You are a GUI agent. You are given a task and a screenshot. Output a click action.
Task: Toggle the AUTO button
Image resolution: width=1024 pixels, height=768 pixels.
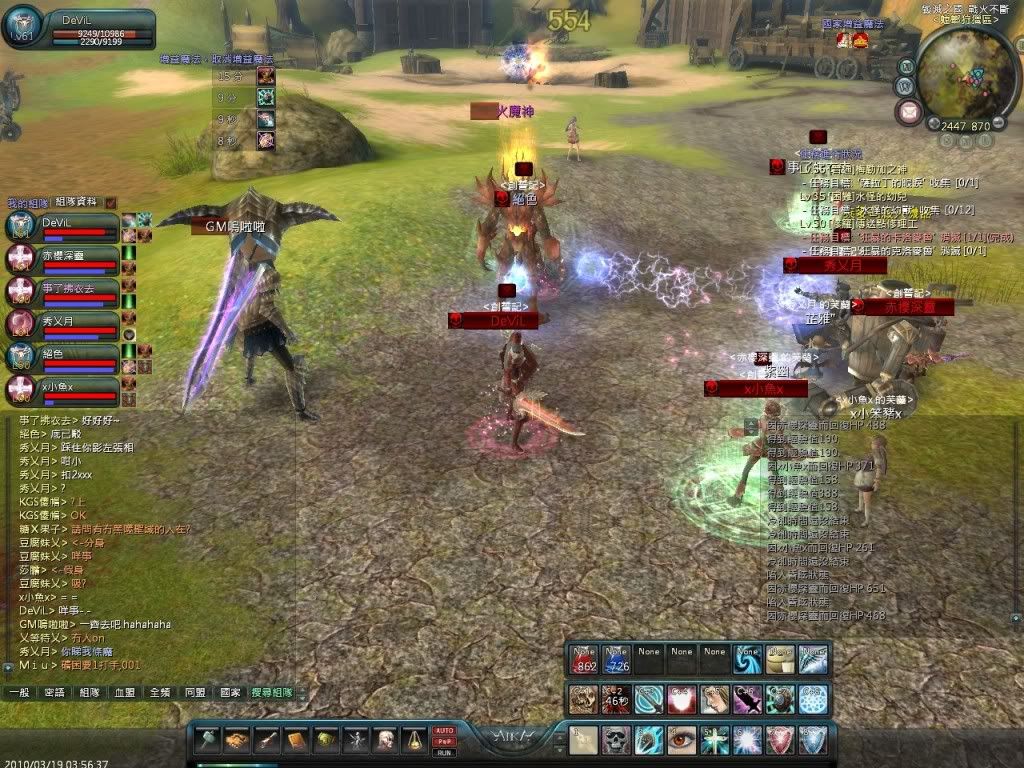pos(444,731)
